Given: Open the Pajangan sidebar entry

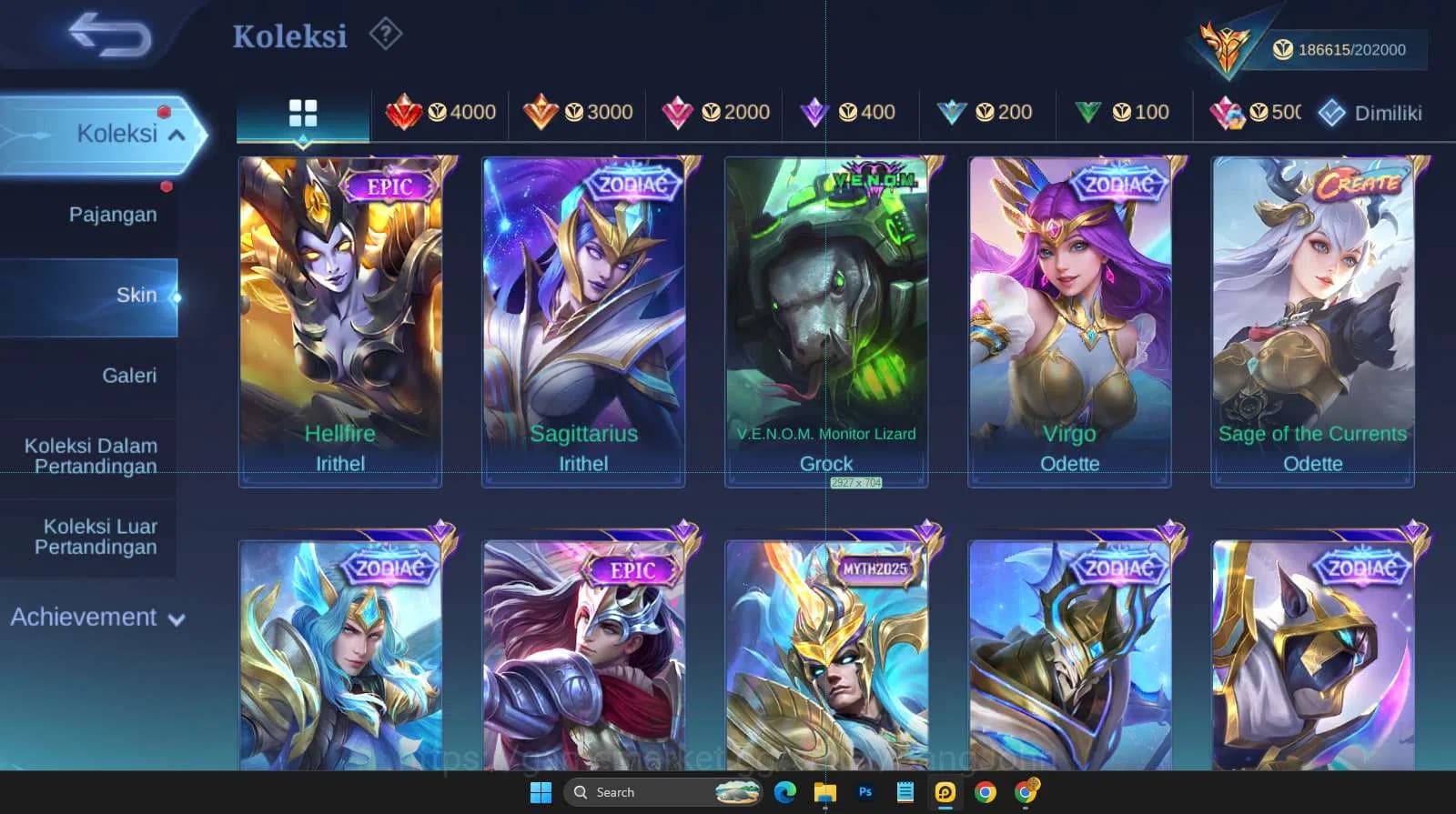Looking at the screenshot, I should [111, 214].
